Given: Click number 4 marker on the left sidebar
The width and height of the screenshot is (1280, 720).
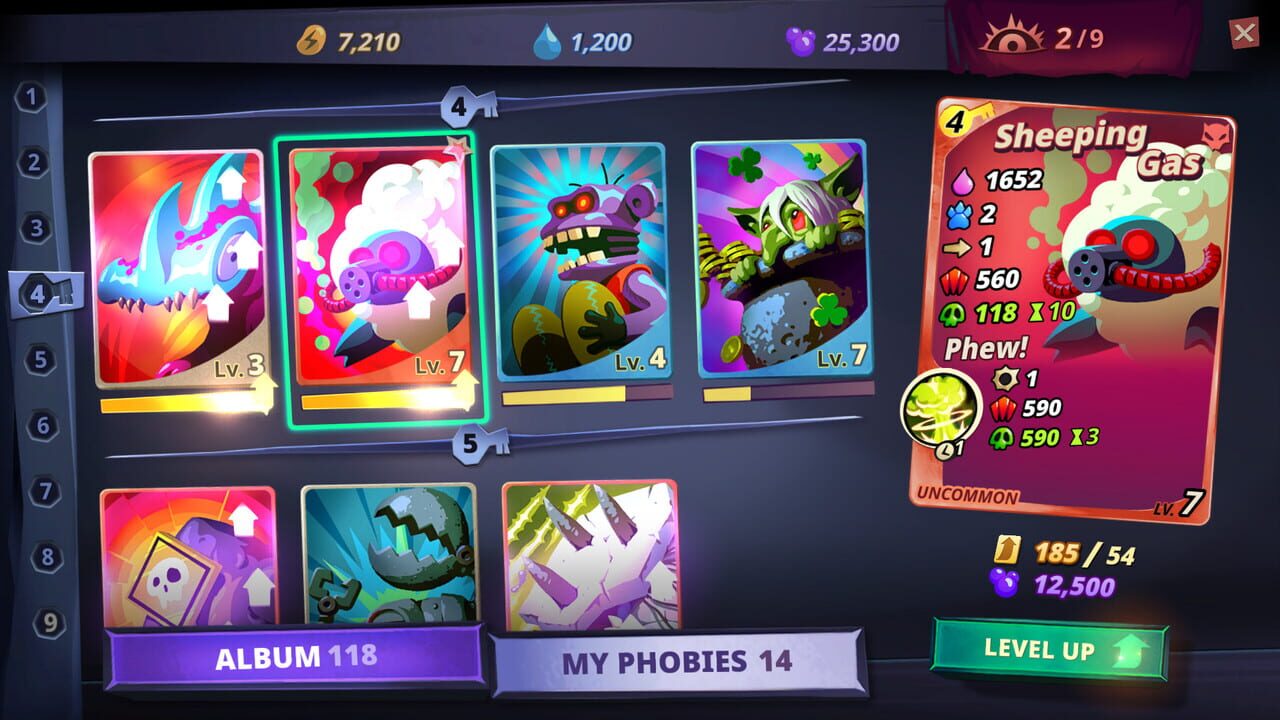Looking at the screenshot, I should point(33,292).
